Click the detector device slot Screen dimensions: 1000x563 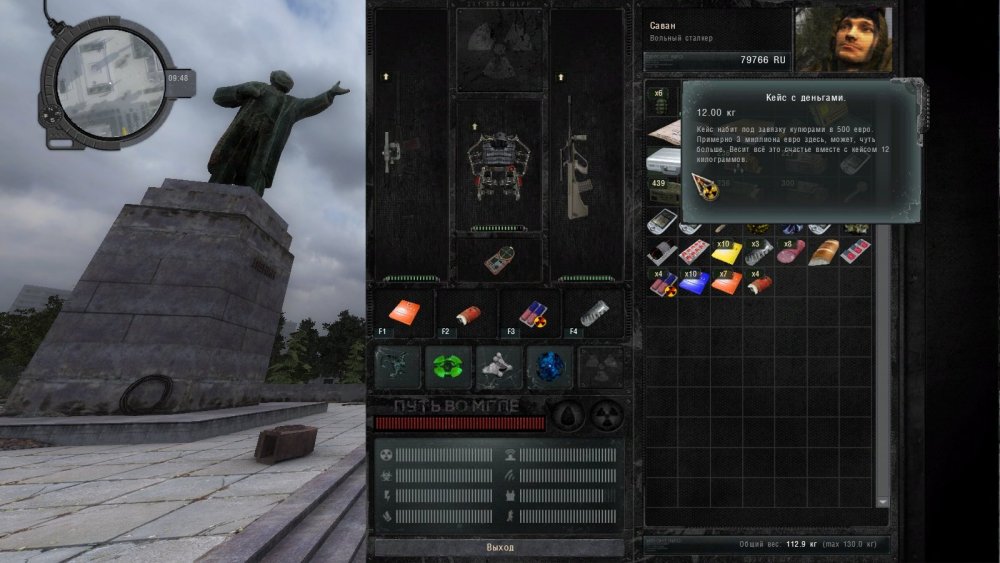pyautogui.click(x=499, y=260)
